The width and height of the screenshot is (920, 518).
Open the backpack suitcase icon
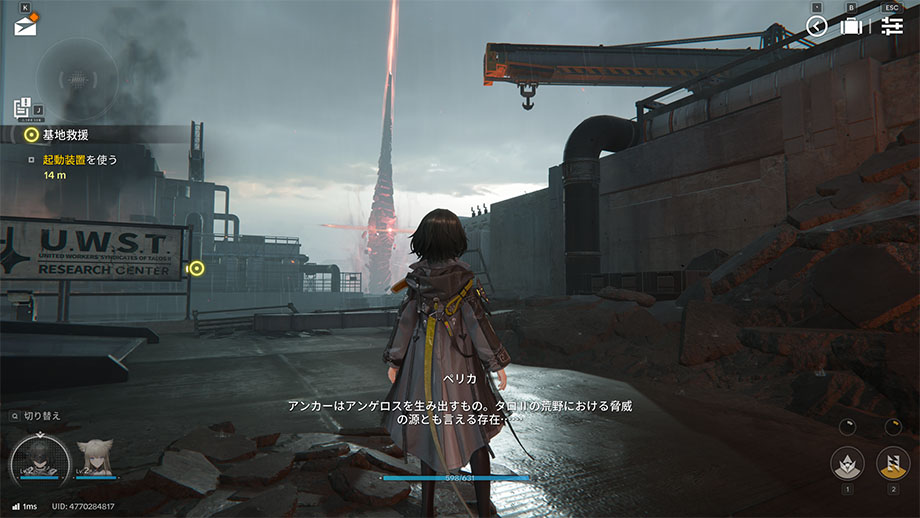point(851,26)
